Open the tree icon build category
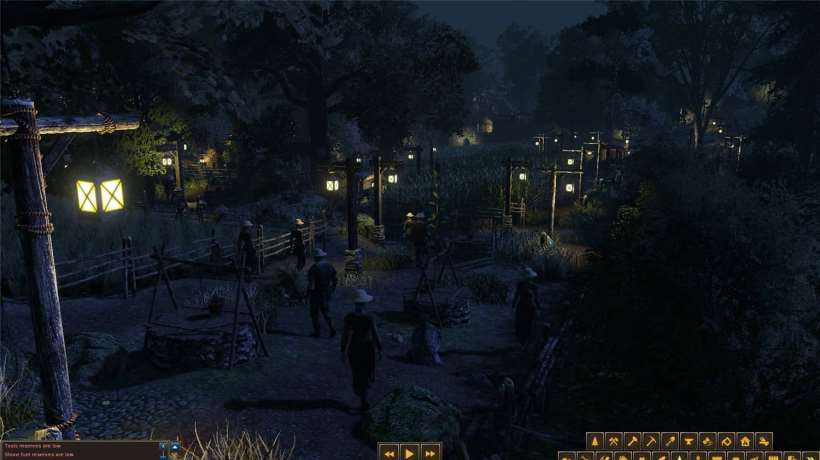This screenshot has width=820, height=460. pos(594,441)
